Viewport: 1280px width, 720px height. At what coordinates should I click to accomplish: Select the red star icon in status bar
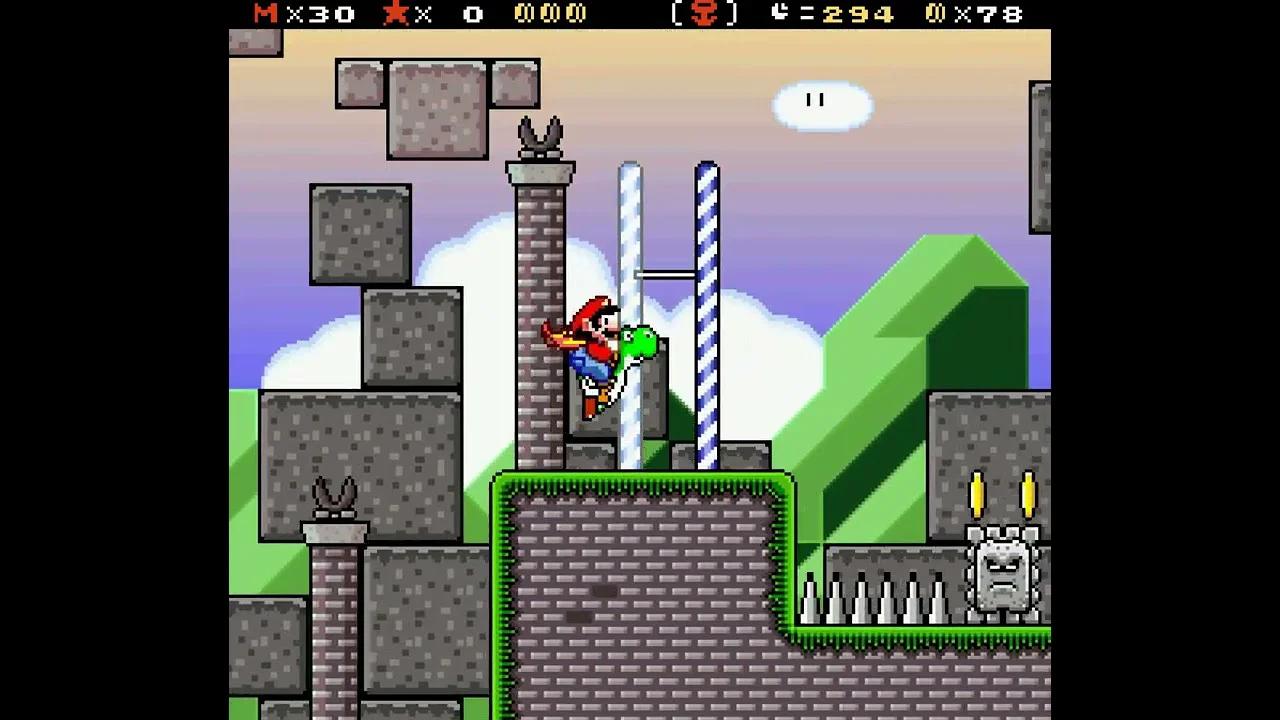tap(398, 14)
